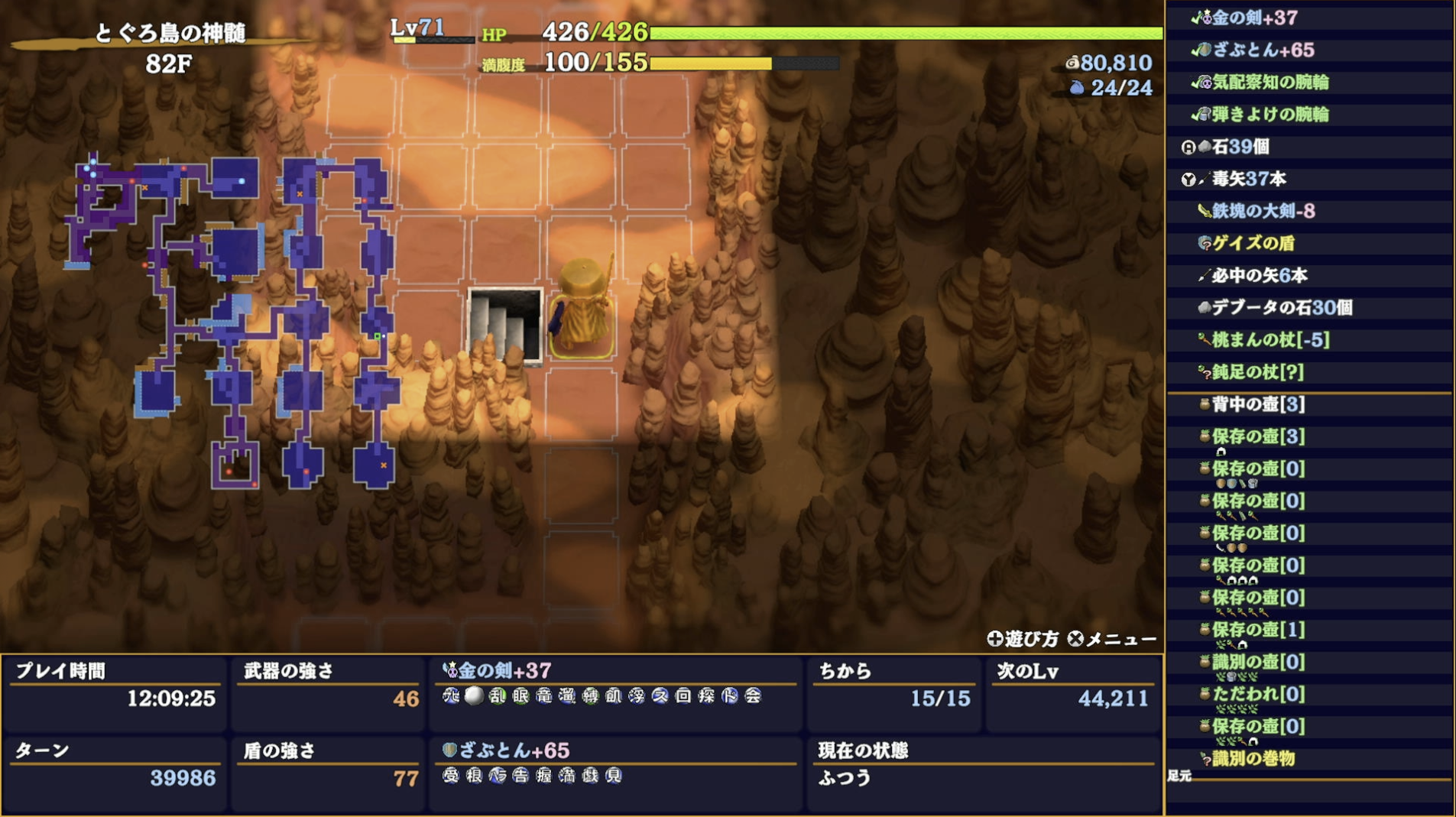
Task: Open the 識別の壺[0] pot
Action: (1257, 662)
